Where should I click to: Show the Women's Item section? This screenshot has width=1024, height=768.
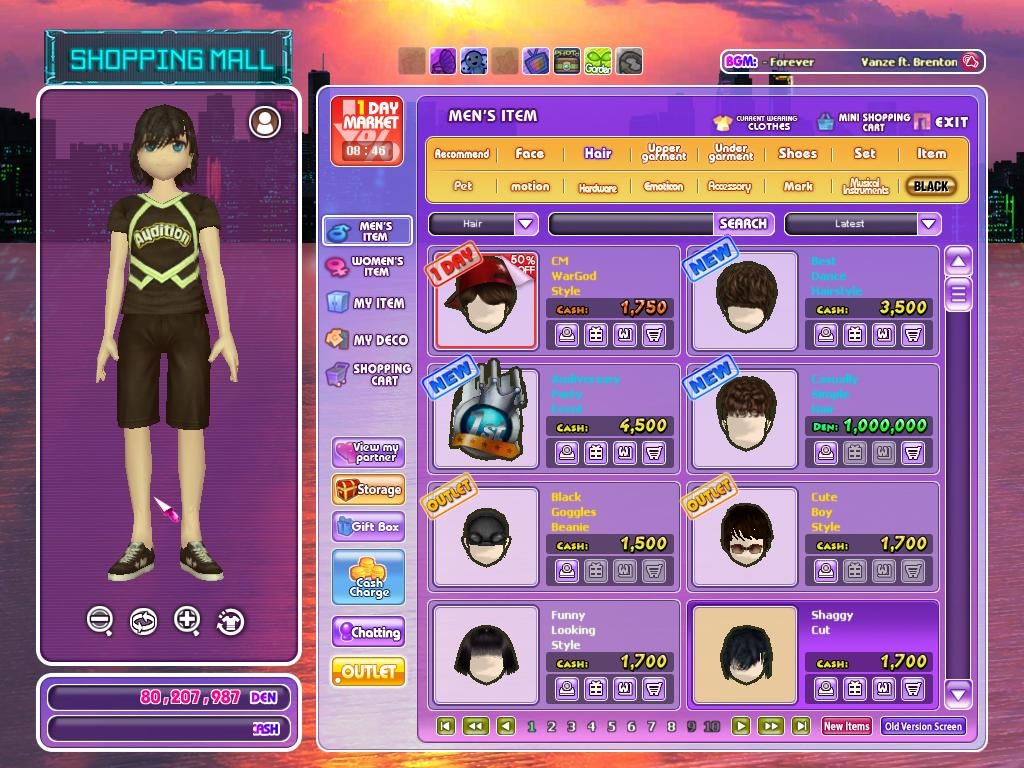pos(366,266)
